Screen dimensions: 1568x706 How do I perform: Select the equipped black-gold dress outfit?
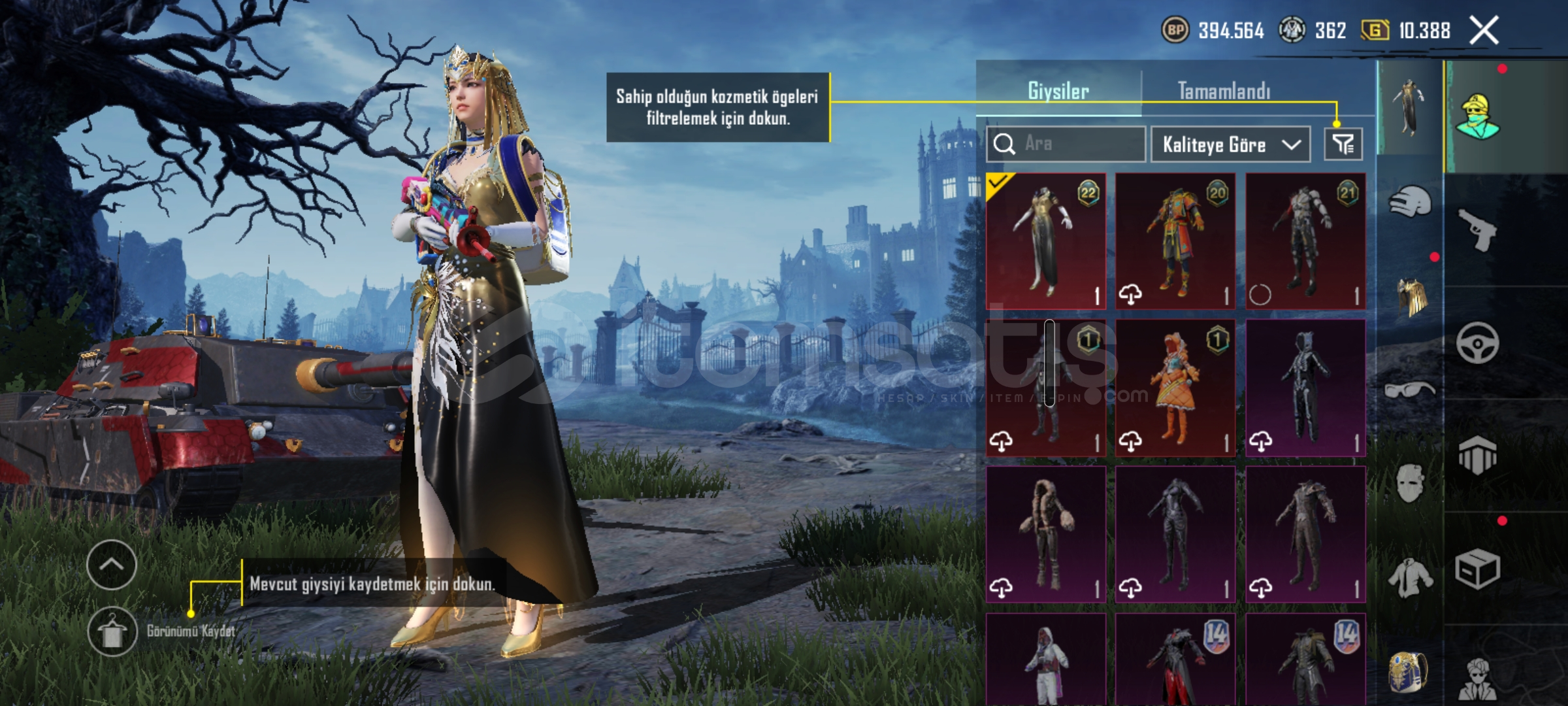coord(1045,241)
